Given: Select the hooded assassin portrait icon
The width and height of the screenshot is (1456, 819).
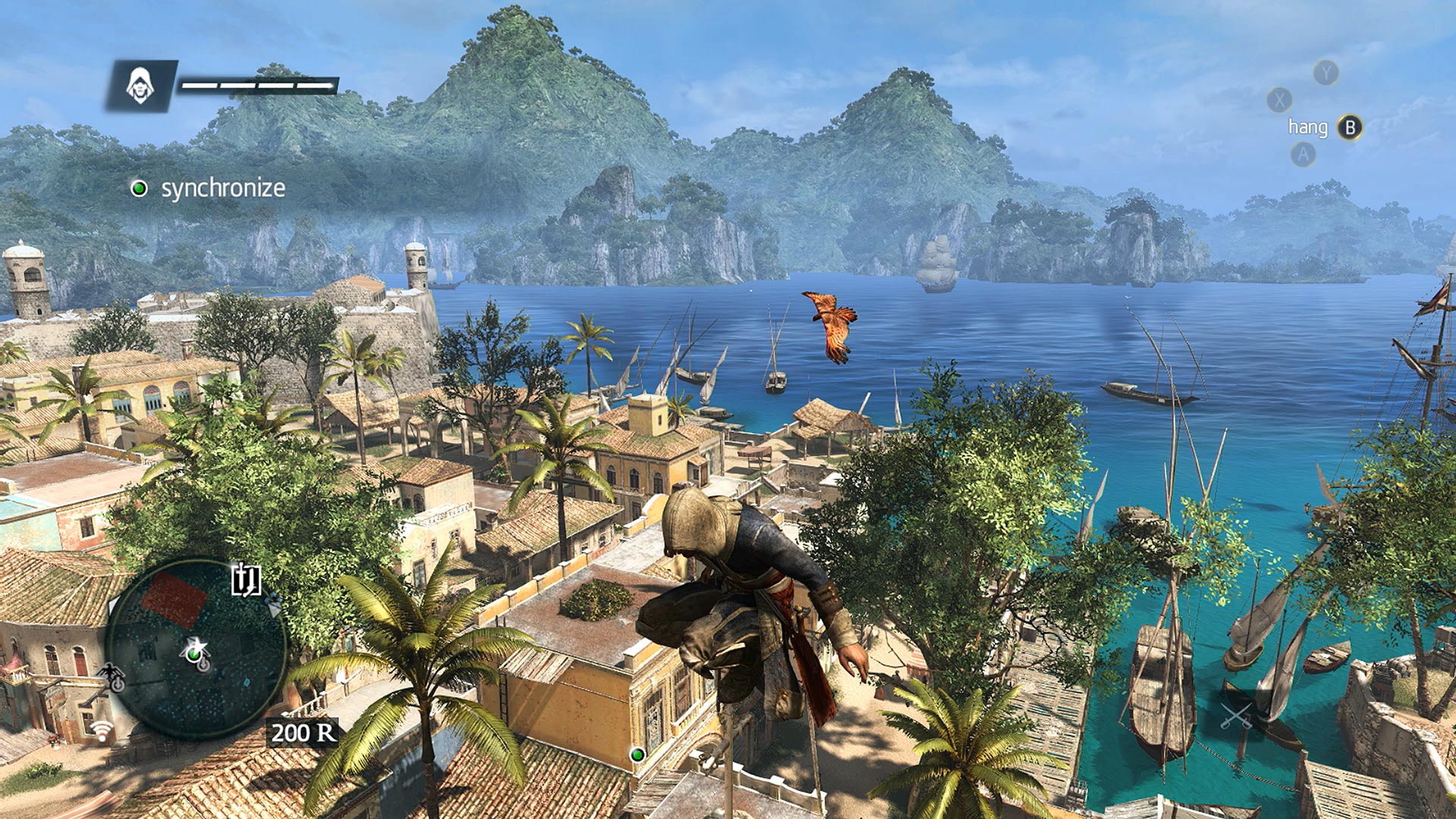Looking at the screenshot, I should coord(141,85).
